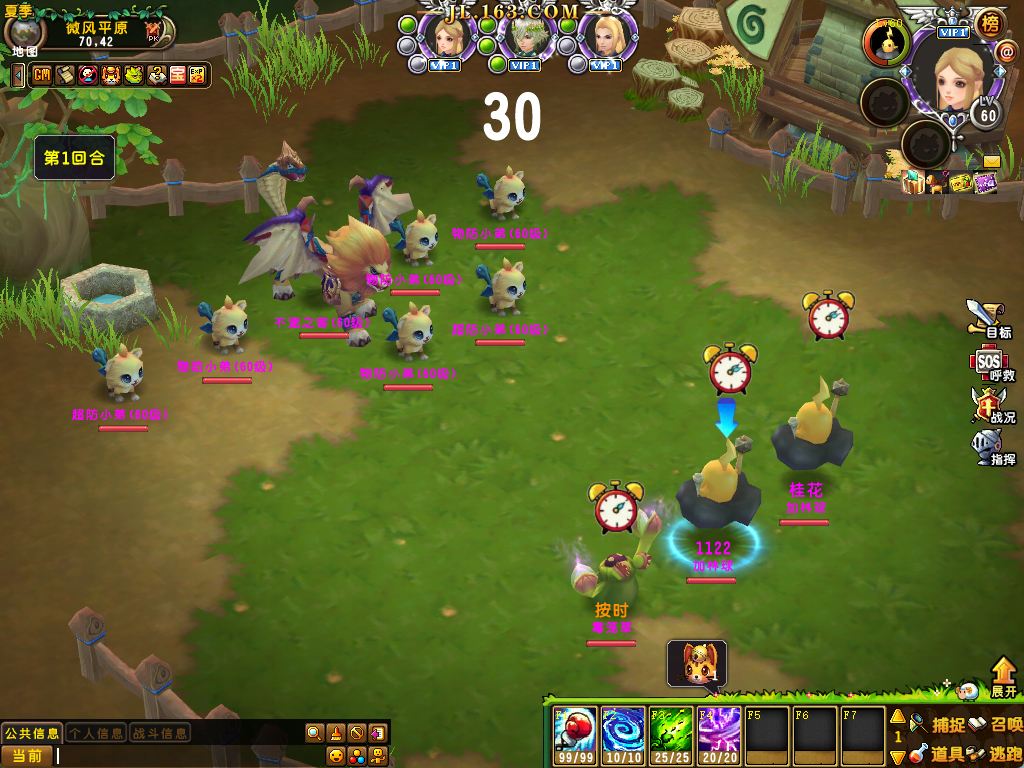Switch to 个人信息 chat tab

[x=96, y=733]
